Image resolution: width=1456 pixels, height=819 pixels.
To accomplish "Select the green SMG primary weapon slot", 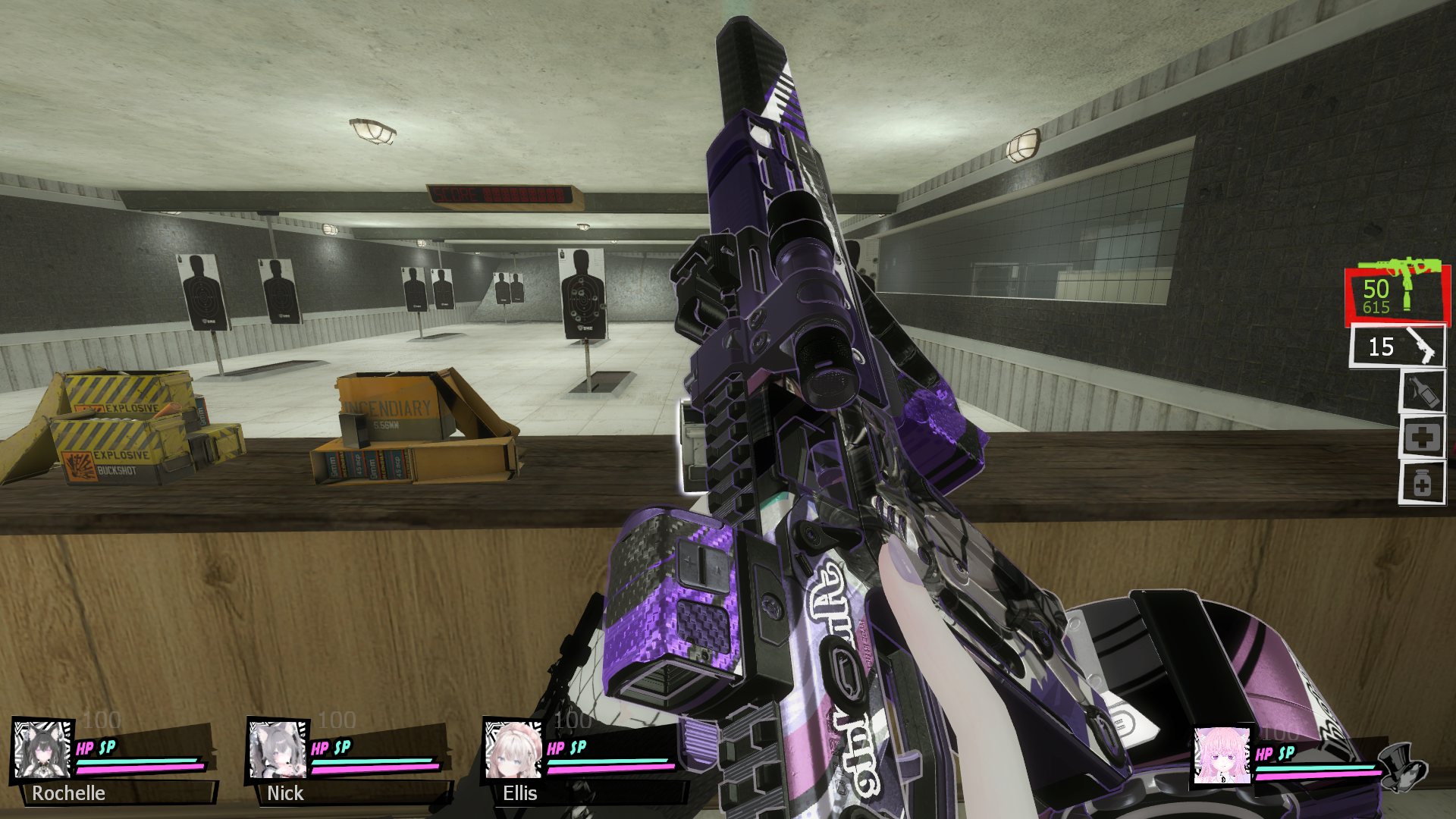I will pyautogui.click(x=1397, y=294).
